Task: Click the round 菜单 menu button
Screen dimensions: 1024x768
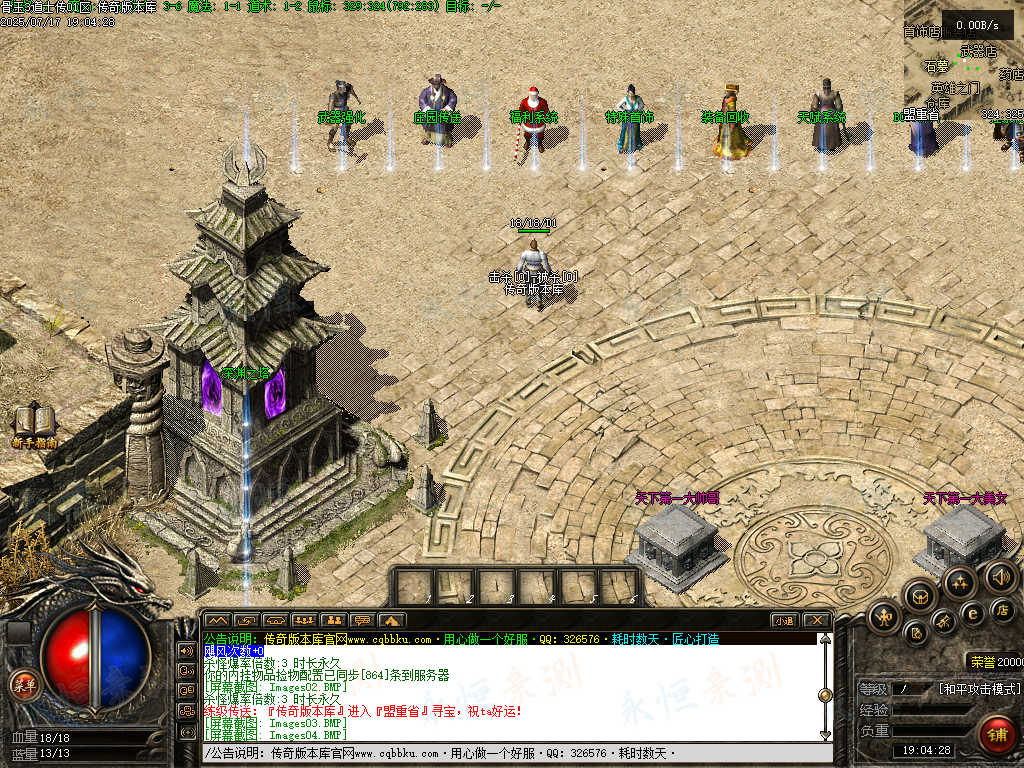Action: coord(22,684)
